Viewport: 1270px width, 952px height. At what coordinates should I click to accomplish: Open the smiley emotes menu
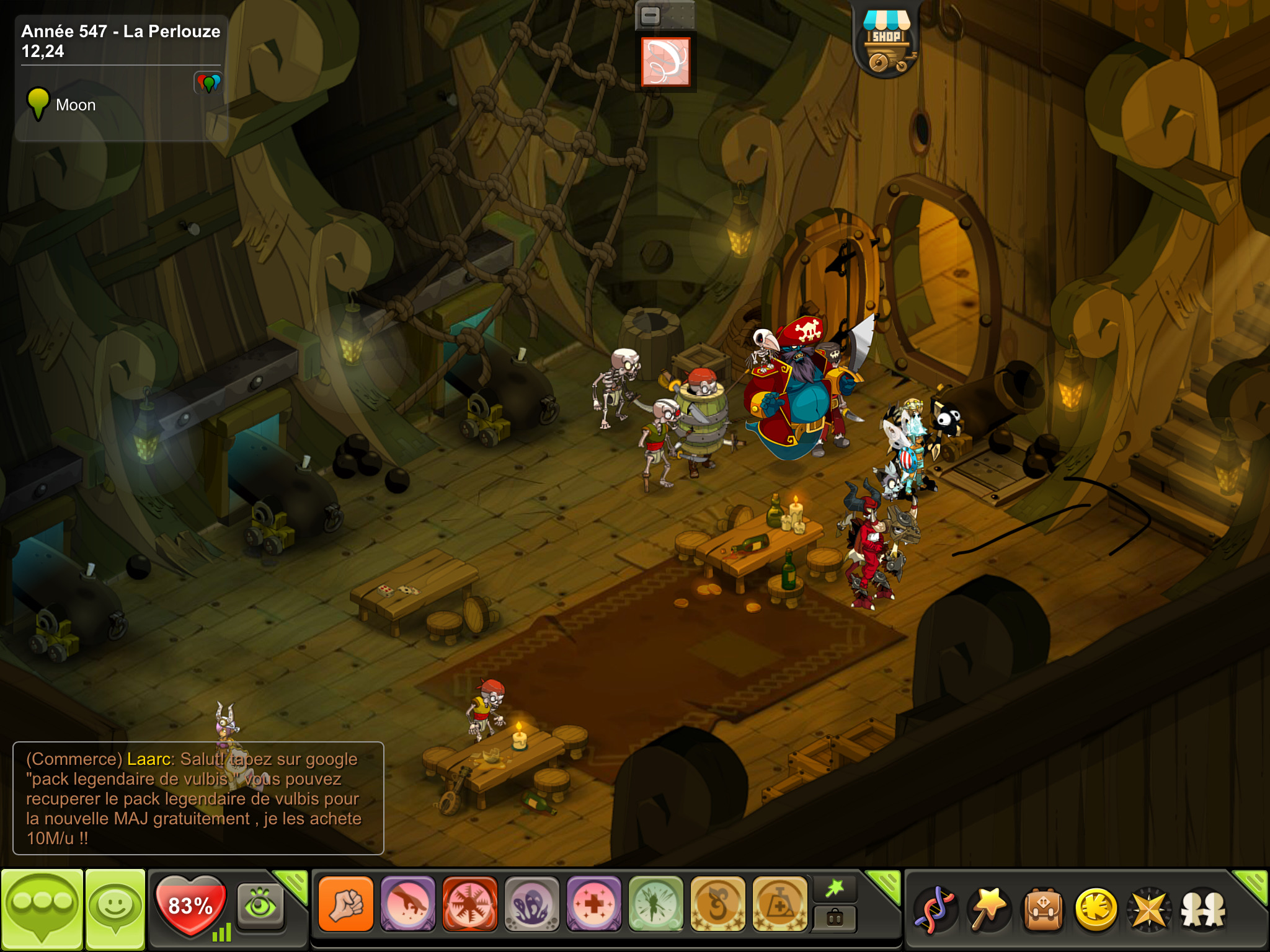tap(115, 909)
